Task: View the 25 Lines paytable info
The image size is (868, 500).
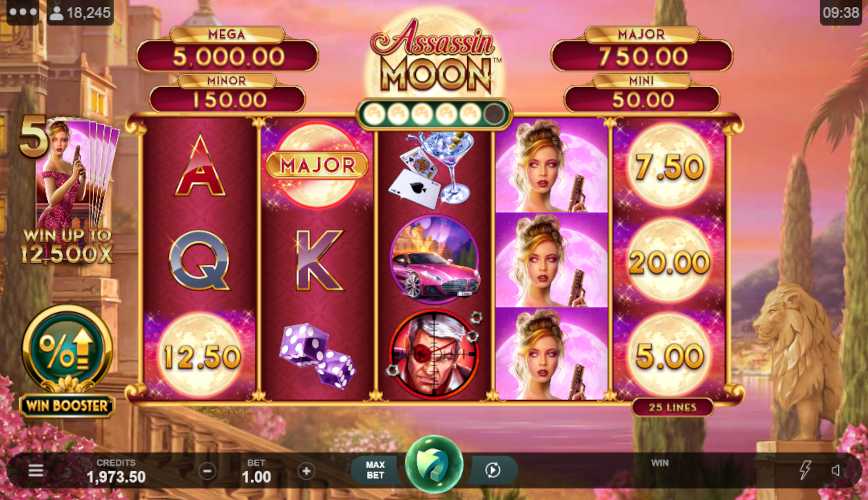Action: pos(672,407)
